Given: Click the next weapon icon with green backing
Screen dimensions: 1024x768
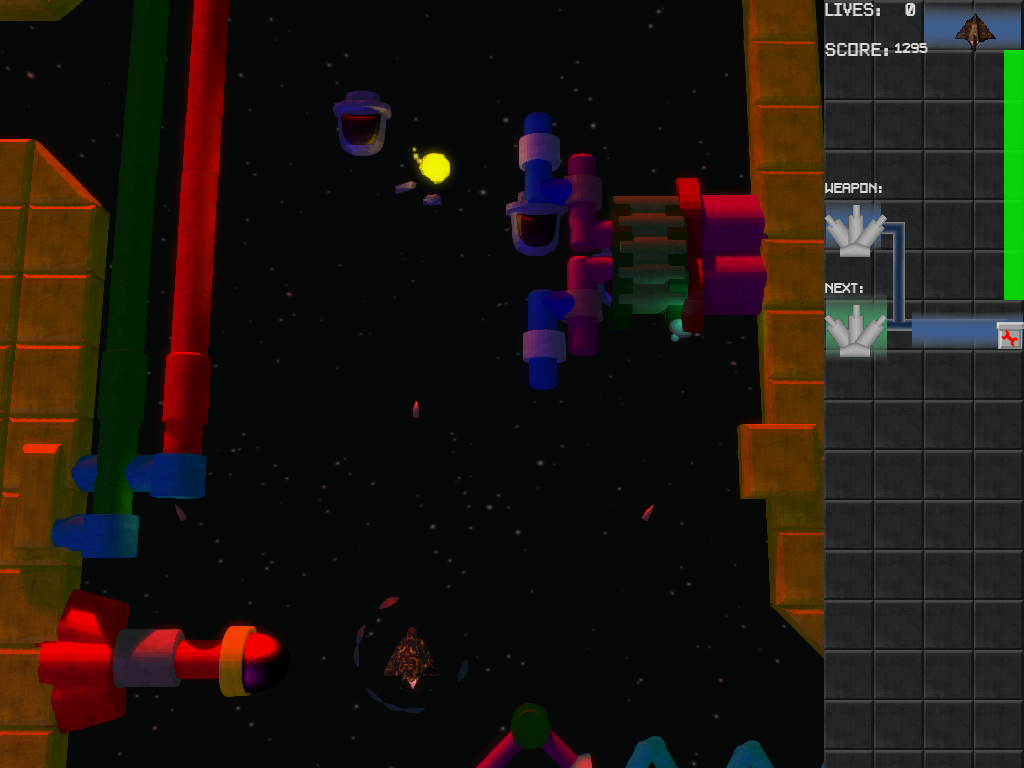Looking at the screenshot, I should pyautogui.click(x=855, y=330).
